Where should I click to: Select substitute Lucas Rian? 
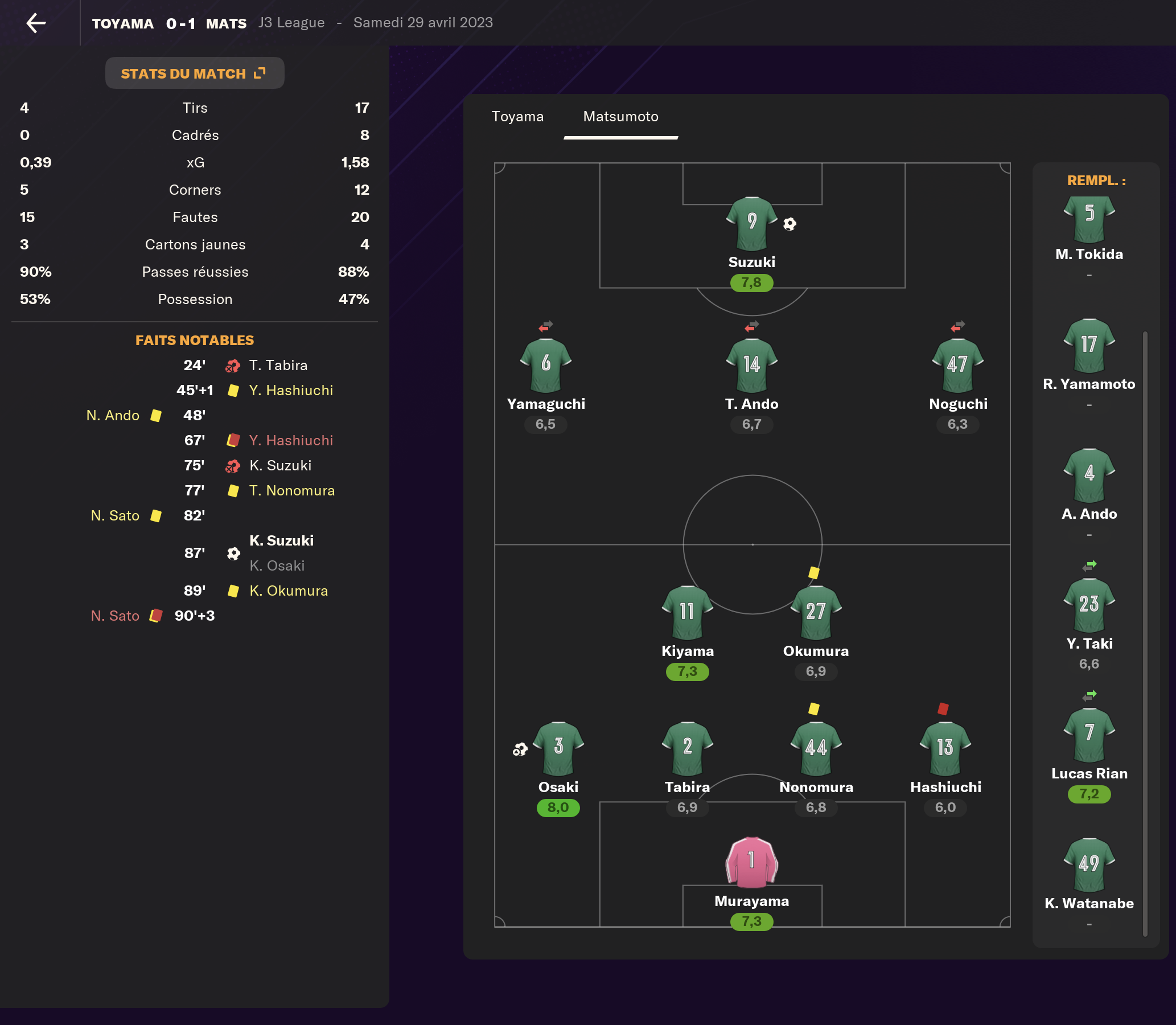click(1089, 735)
